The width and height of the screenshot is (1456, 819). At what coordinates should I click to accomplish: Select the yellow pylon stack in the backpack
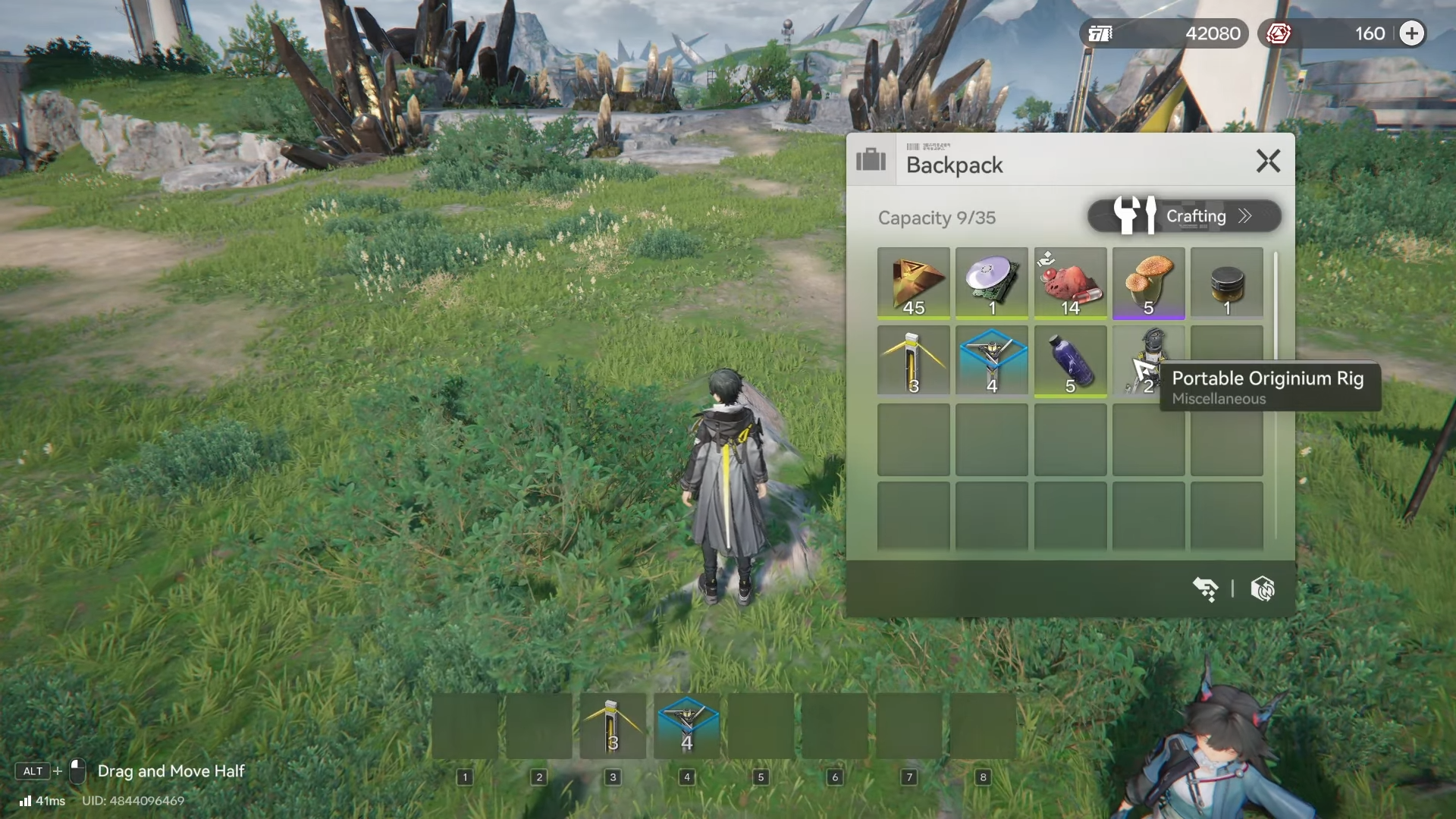click(913, 361)
